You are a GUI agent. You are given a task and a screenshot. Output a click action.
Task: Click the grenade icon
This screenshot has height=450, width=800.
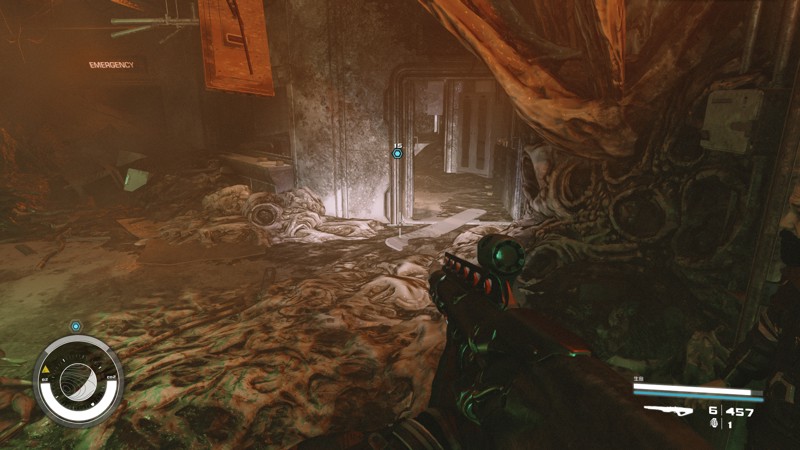(x=713, y=424)
